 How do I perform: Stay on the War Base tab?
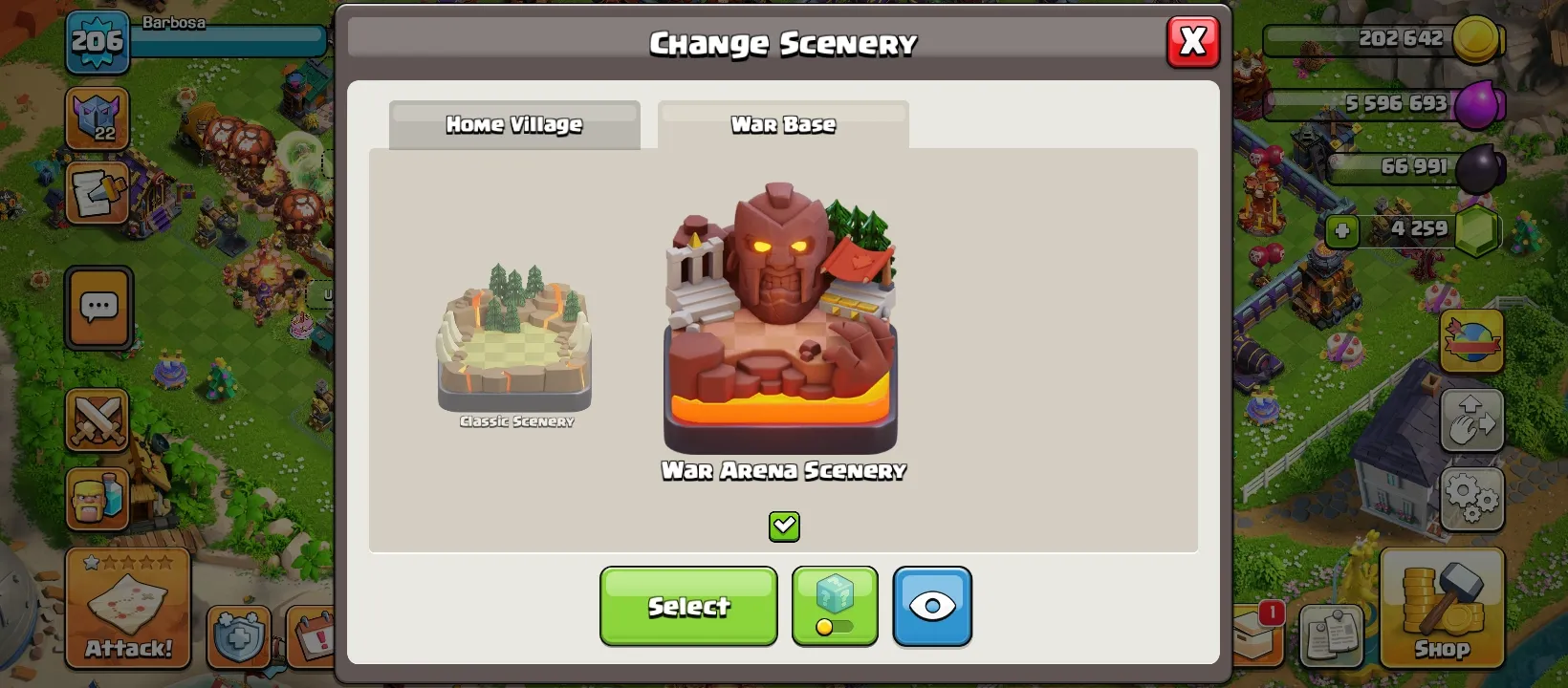pyautogui.click(x=782, y=124)
